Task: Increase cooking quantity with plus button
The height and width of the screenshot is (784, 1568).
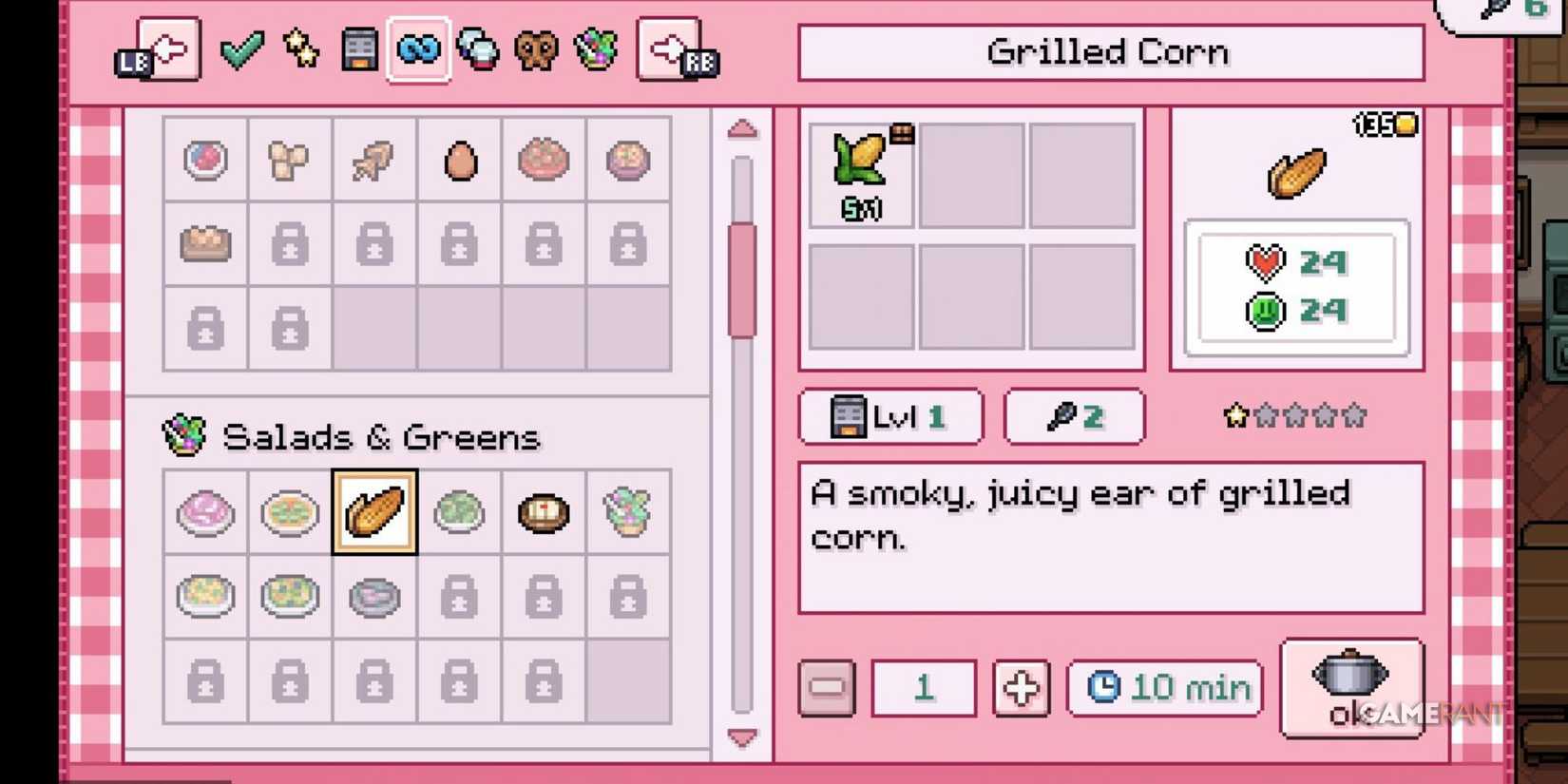Action: [x=1020, y=687]
